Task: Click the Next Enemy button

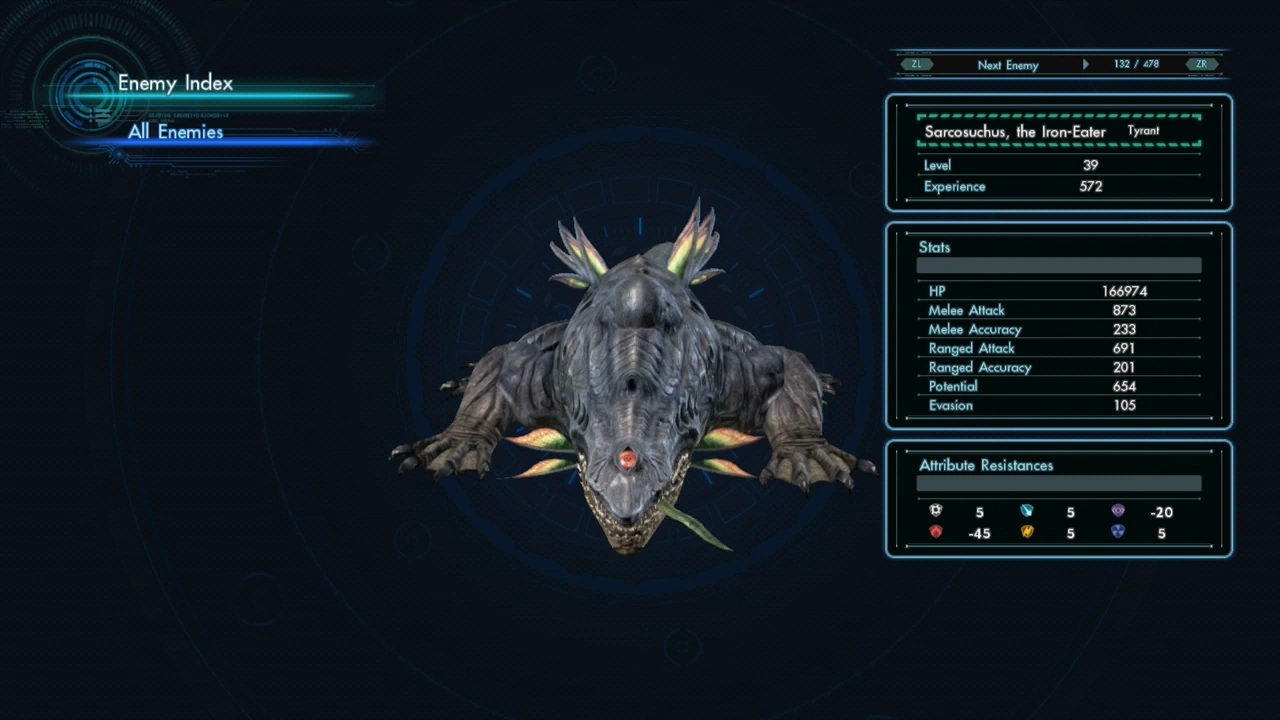Action: tap(1008, 64)
